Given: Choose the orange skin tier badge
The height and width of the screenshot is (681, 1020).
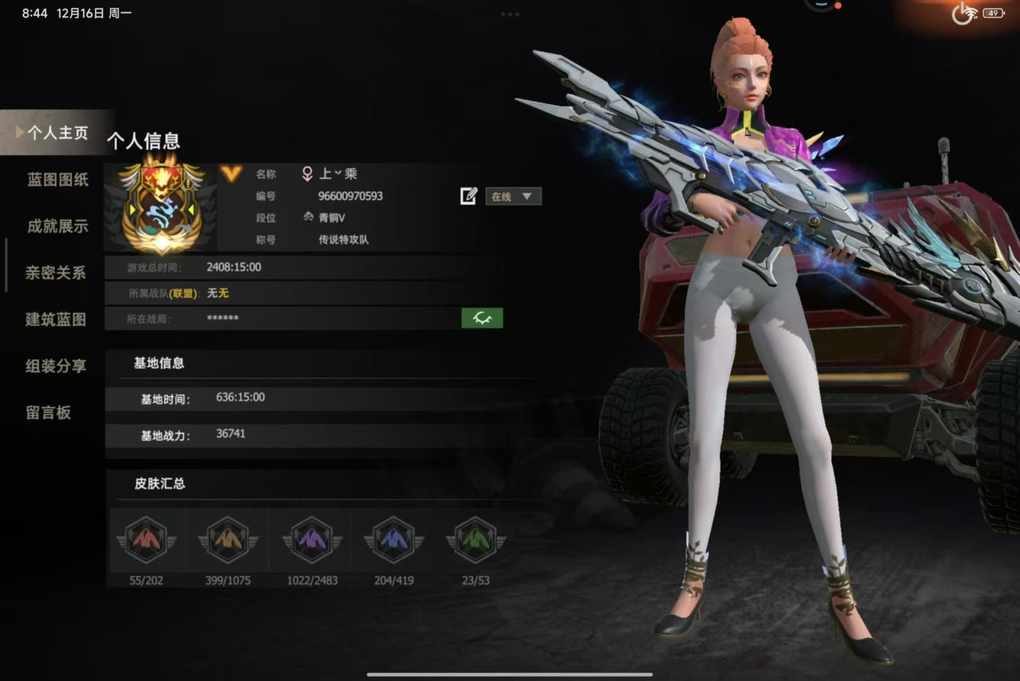Looking at the screenshot, I should pos(229,540).
